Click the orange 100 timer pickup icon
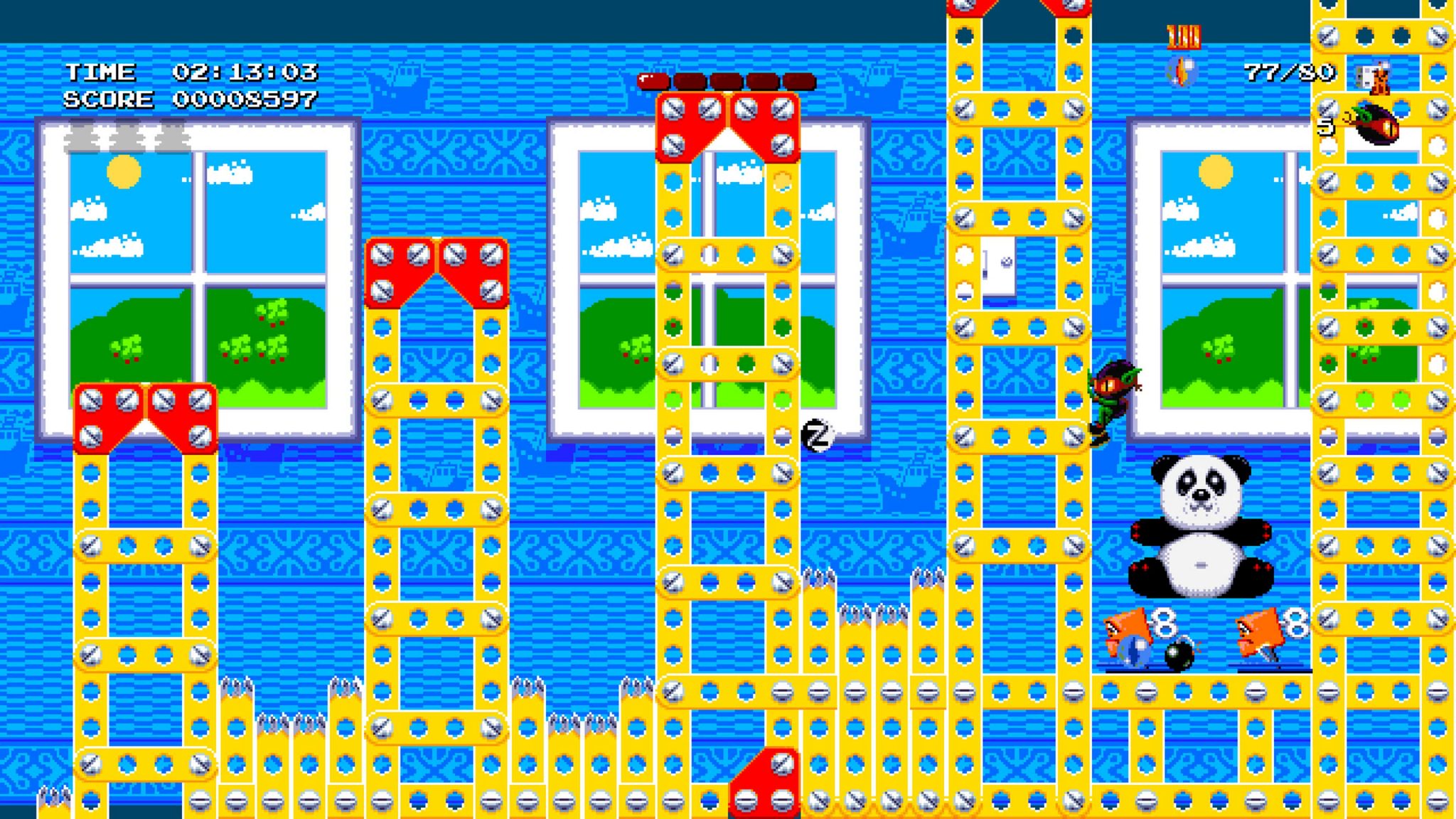Screen dimensions: 1456x819 coord(1184,37)
